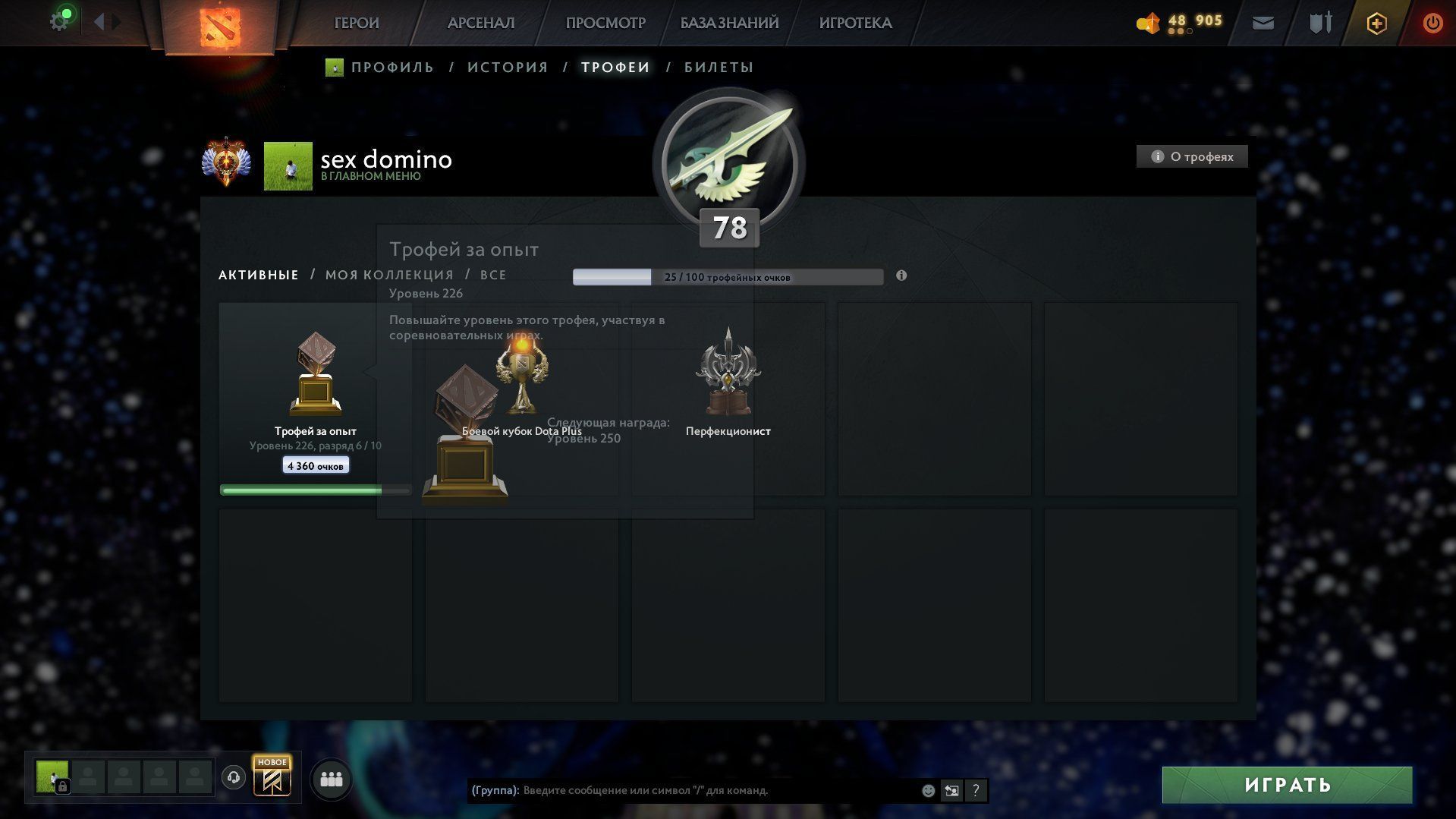This screenshot has width=1456, height=819.
Task: Go to the ПРОСМОТР section
Action: [x=605, y=23]
